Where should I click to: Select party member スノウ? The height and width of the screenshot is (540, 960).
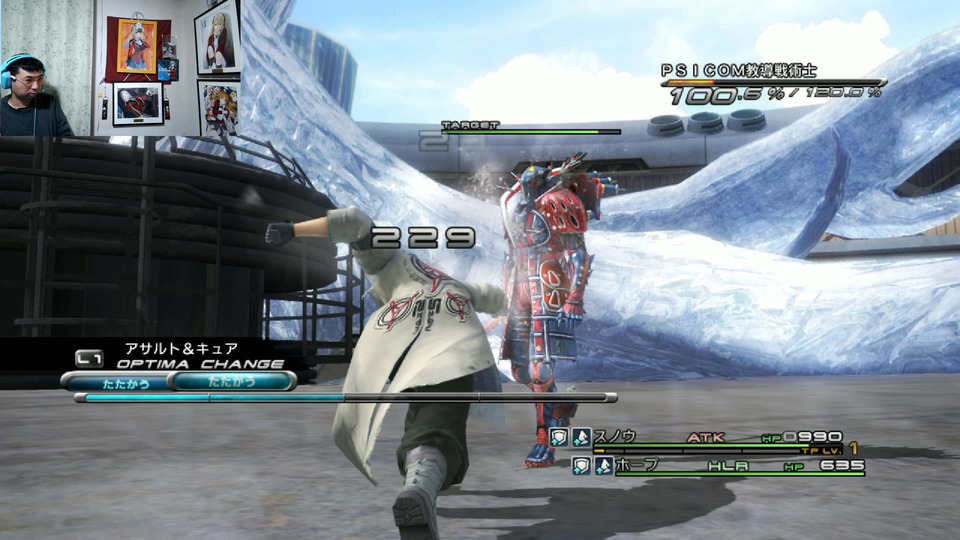pyautogui.click(x=616, y=437)
